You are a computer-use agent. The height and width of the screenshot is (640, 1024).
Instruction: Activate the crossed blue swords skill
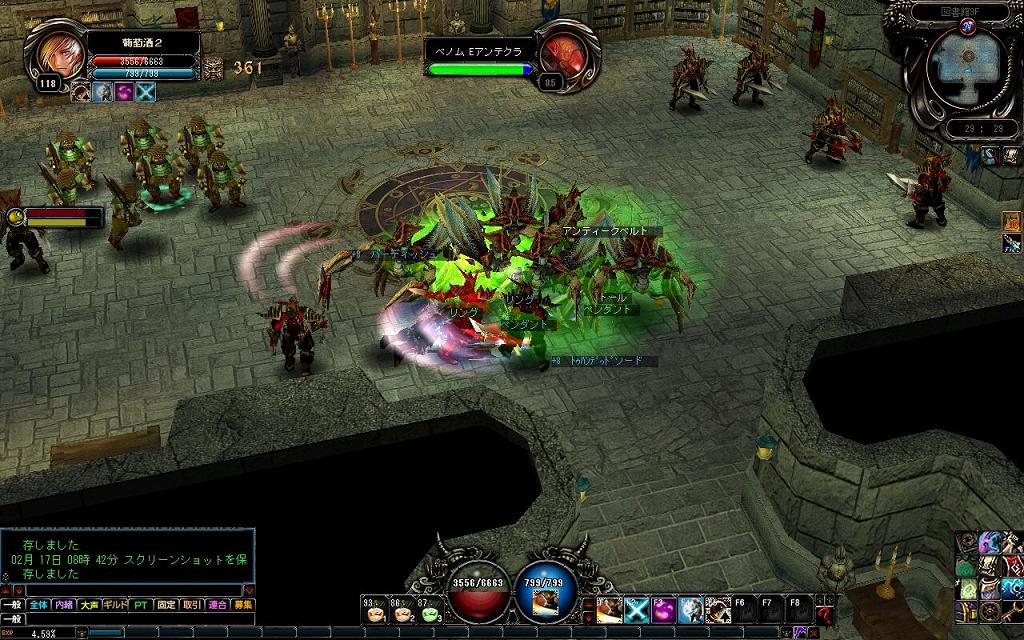pos(637,609)
